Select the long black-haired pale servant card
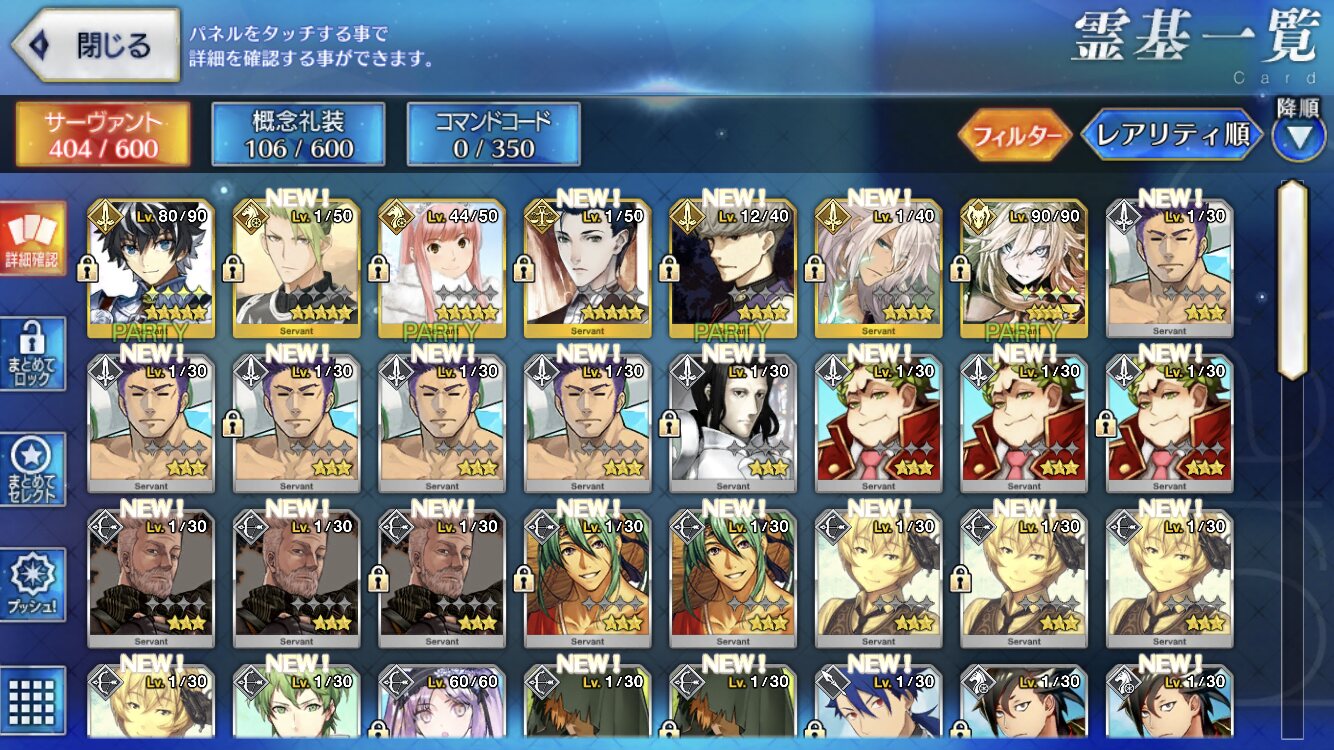This screenshot has width=1334, height=750. coord(733,423)
